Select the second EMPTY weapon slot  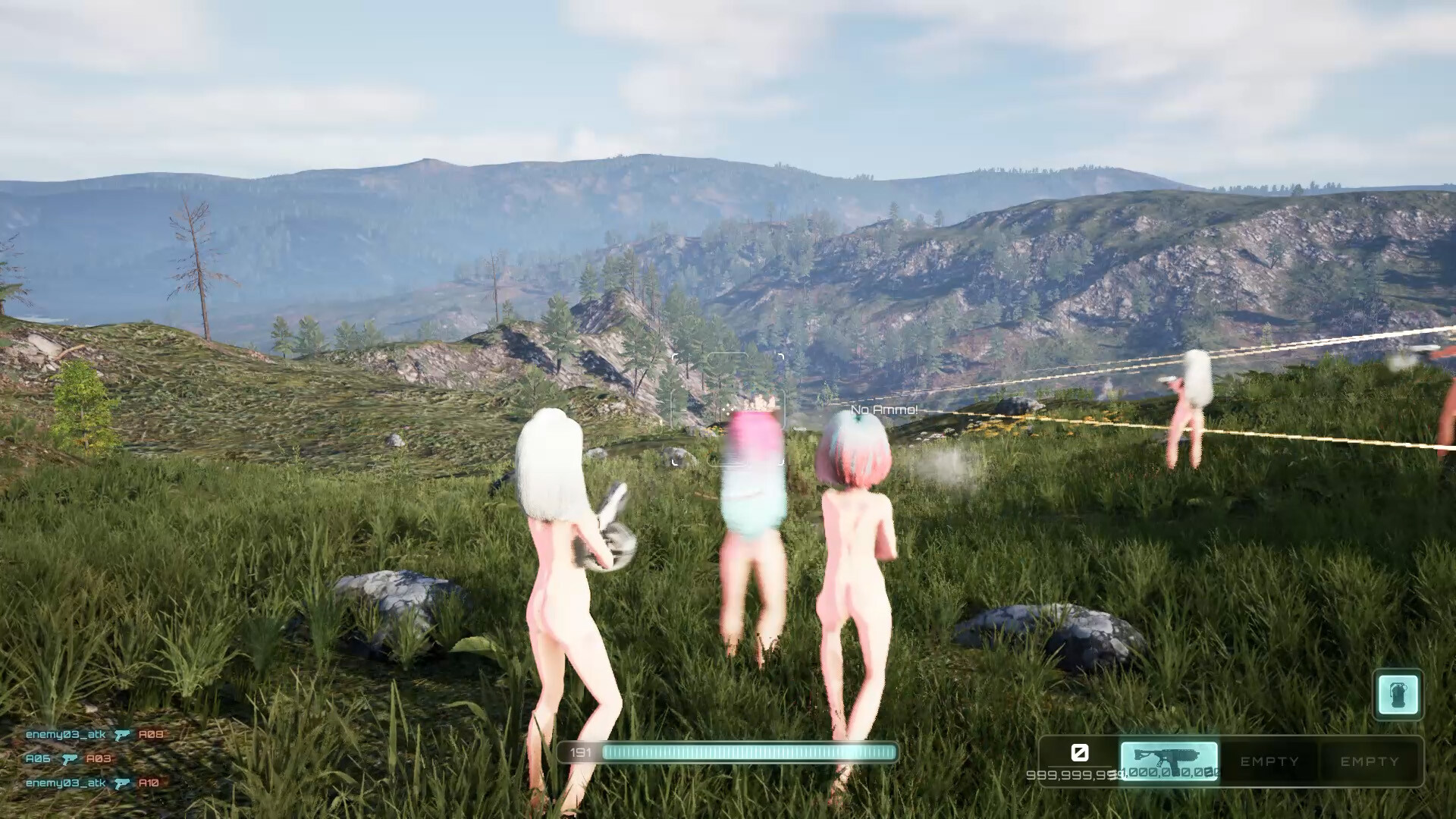coord(1370,761)
